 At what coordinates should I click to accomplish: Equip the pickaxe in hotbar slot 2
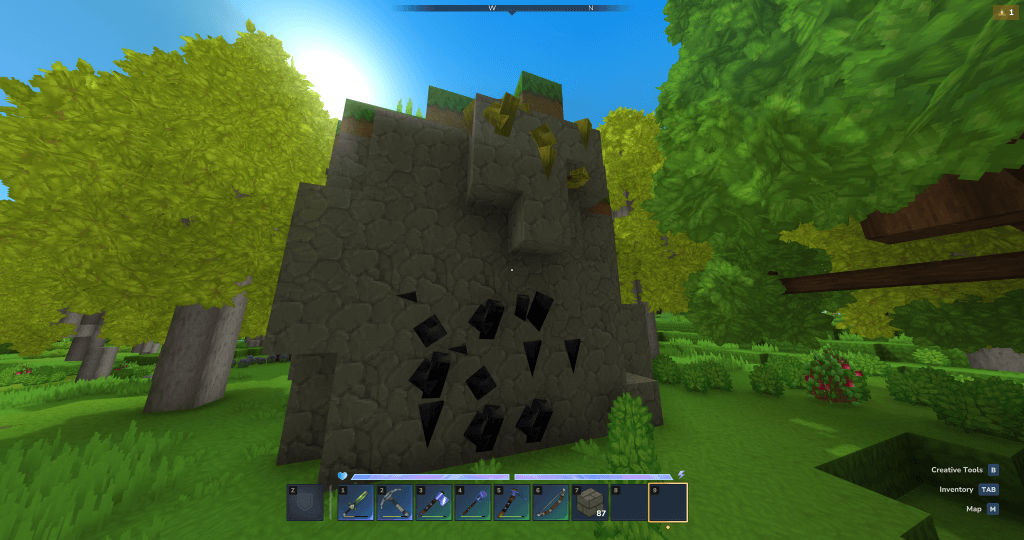pos(395,502)
